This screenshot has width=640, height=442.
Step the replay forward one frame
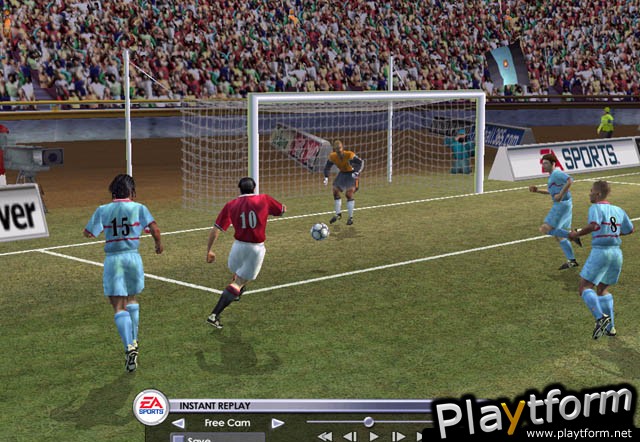click(x=398, y=437)
